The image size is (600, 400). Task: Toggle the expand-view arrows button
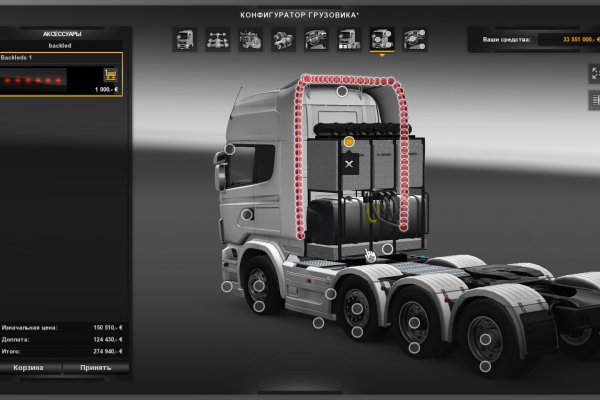point(592,73)
